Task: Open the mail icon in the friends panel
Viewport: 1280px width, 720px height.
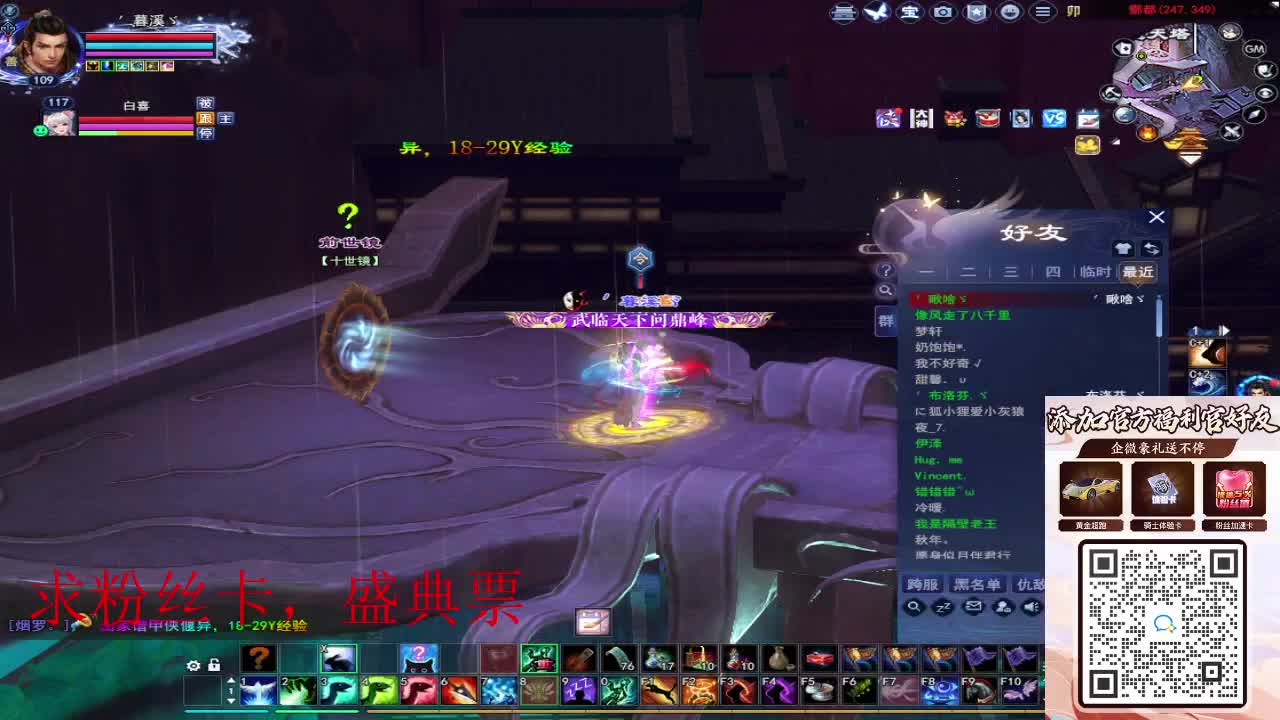Action: [x=975, y=606]
